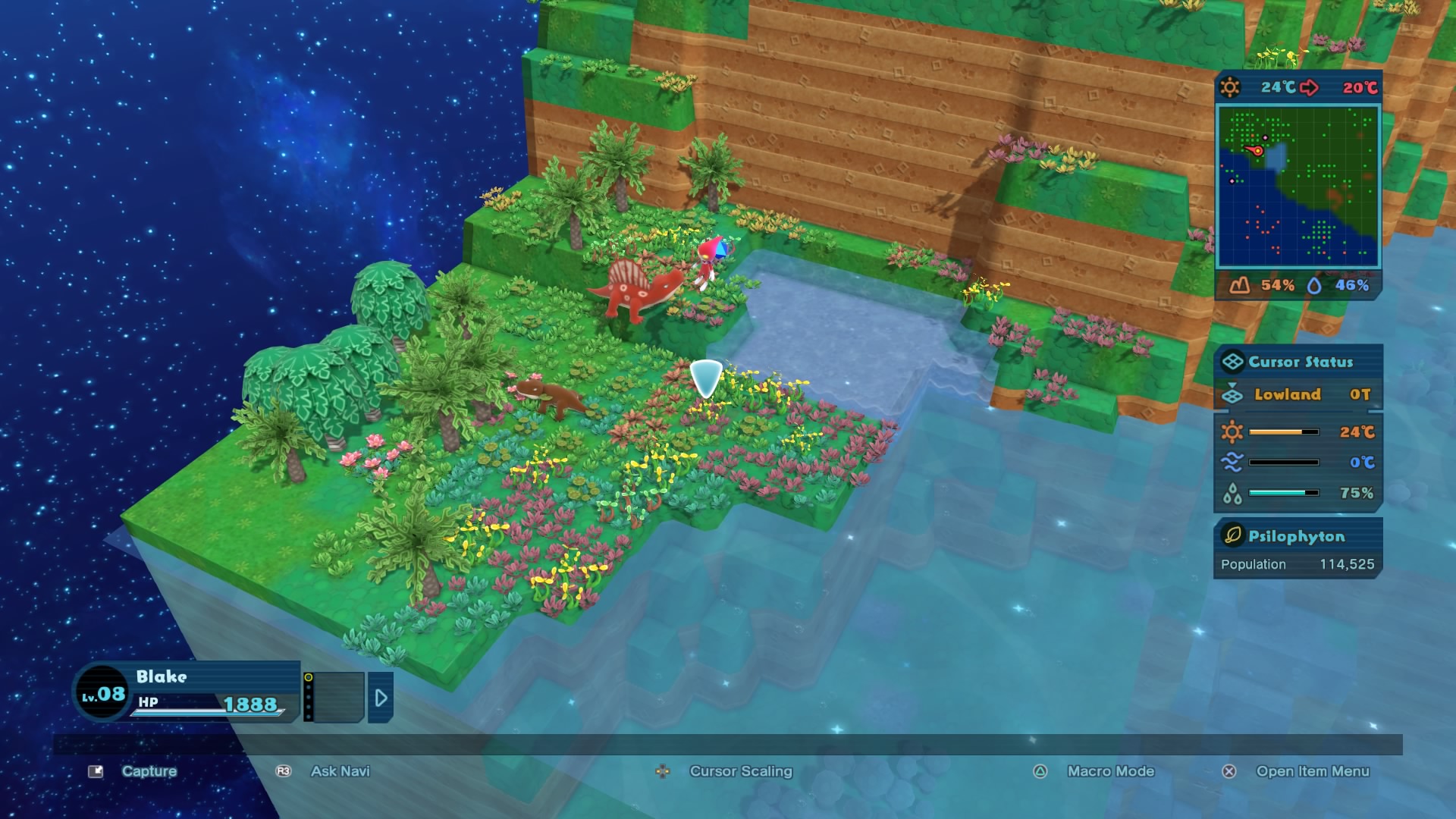Click the sun weather icon above the minimap
Viewport: 1456px width, 819px height.
(1230, 86)
